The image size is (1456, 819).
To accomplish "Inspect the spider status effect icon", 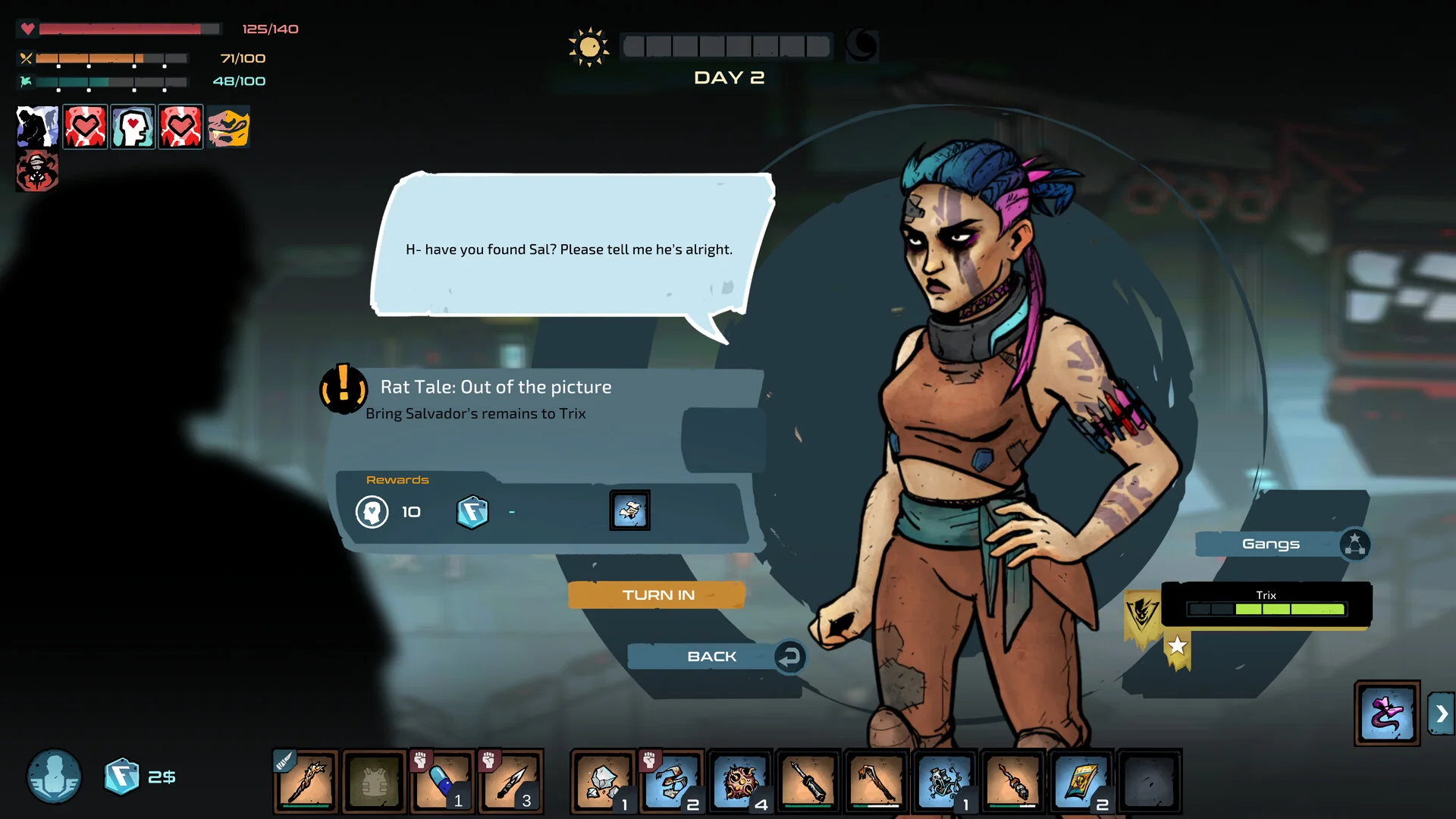I will pyautogui.click(x=37, y=171).
